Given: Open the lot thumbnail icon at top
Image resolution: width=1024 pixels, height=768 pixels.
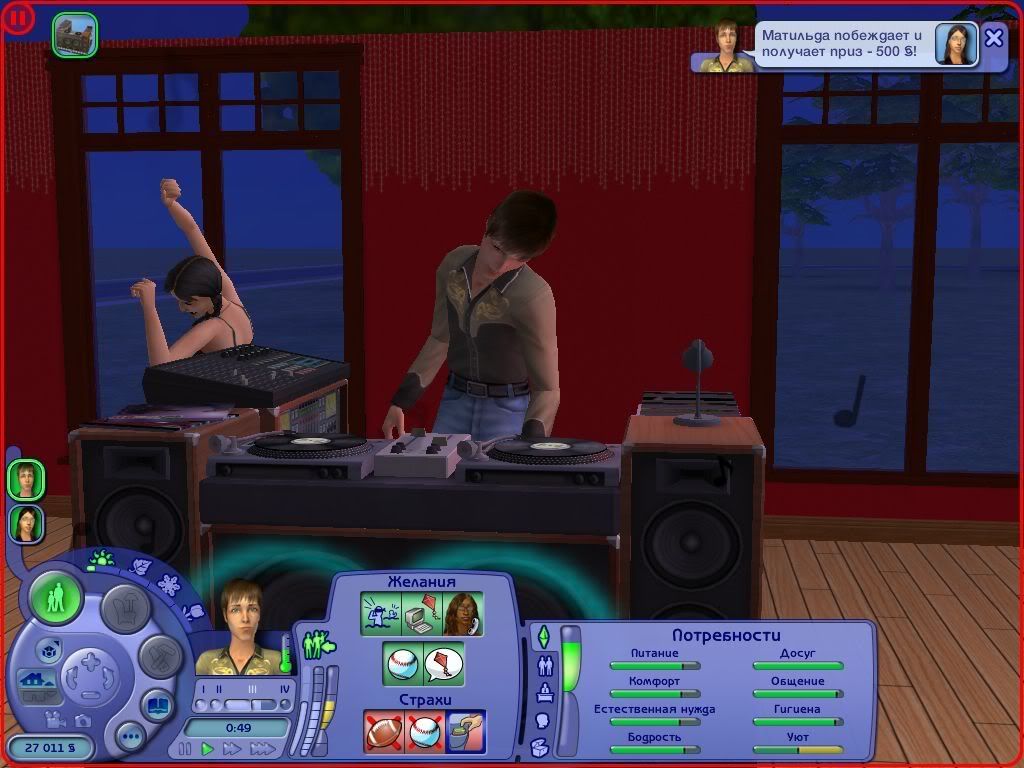Looking at the screenshot, I should point(75,34).
